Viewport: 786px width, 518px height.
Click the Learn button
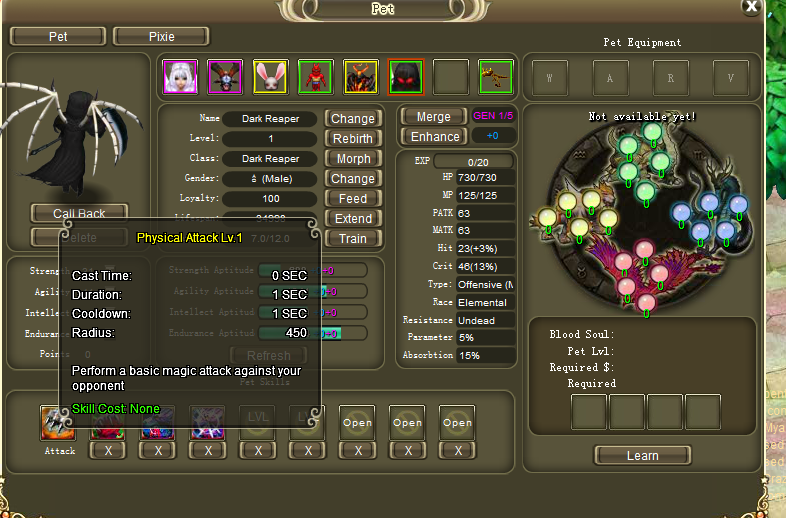642,455
